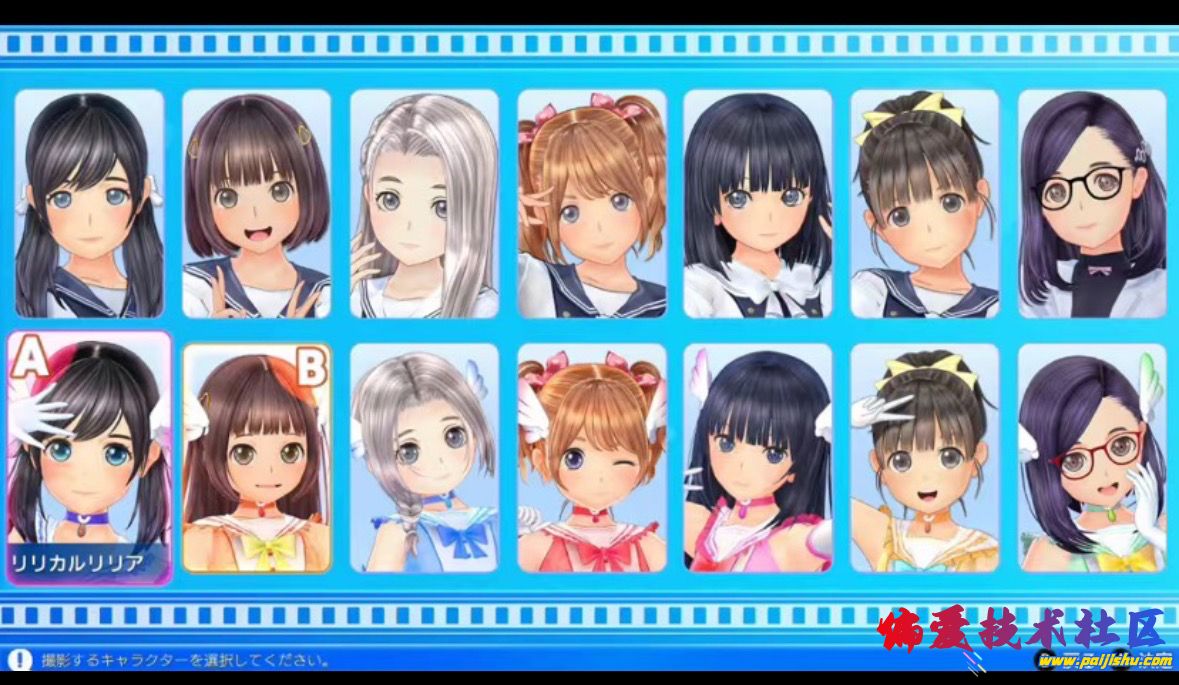Select the purple-haired girl with red glasses

pos(1092,457)
